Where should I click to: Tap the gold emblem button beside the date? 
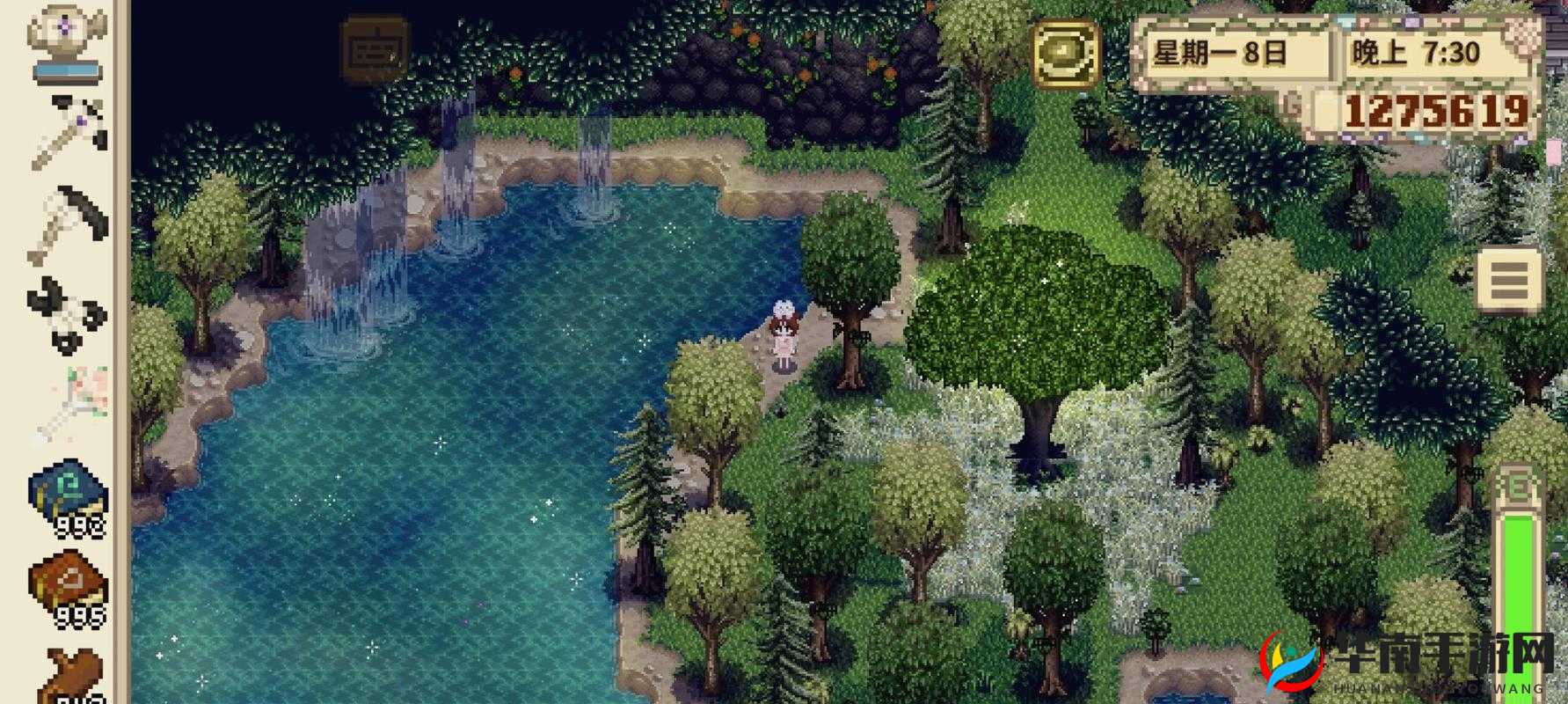[x=1067, y=53]
